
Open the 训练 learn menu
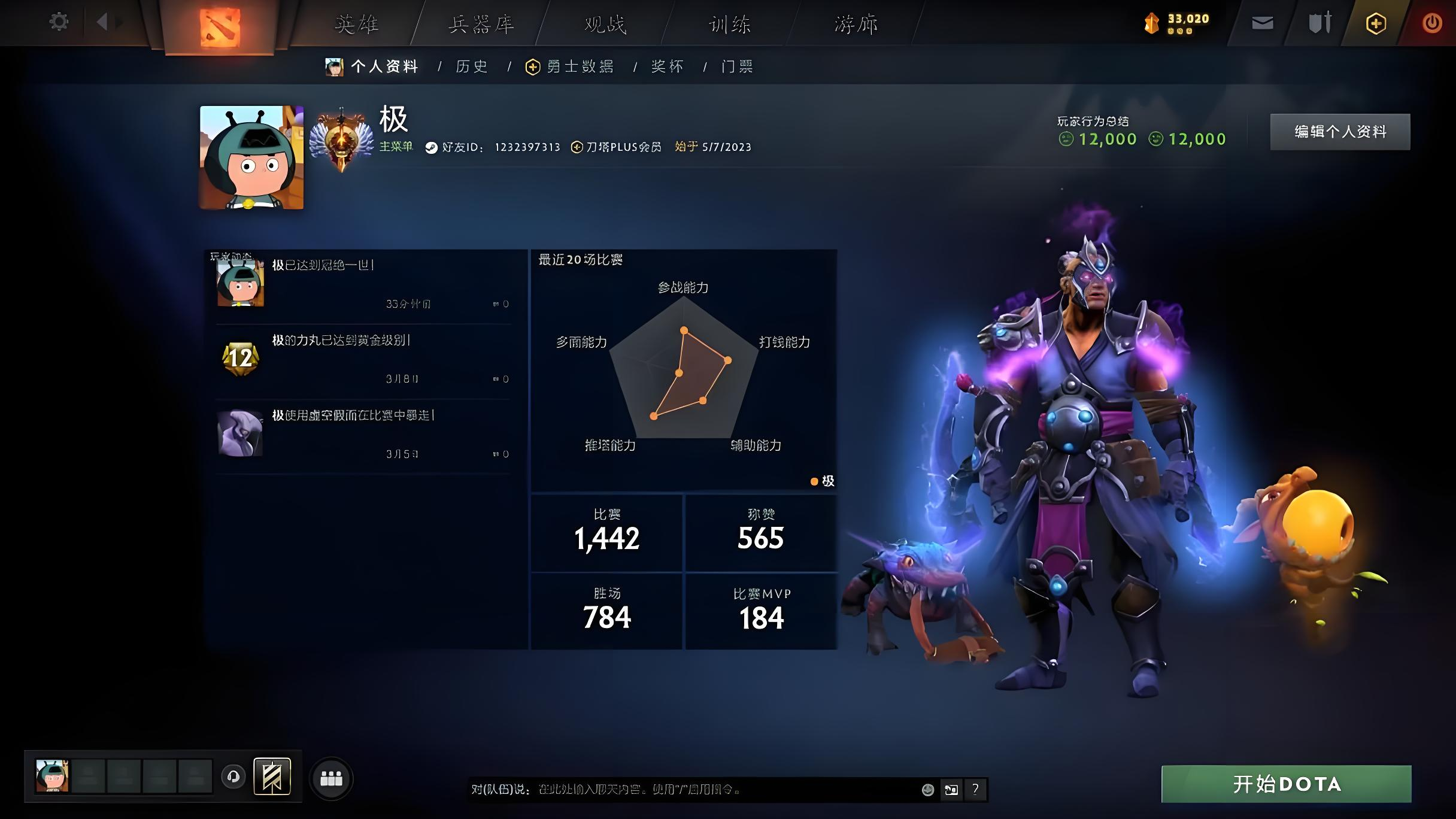coord(730,25)
